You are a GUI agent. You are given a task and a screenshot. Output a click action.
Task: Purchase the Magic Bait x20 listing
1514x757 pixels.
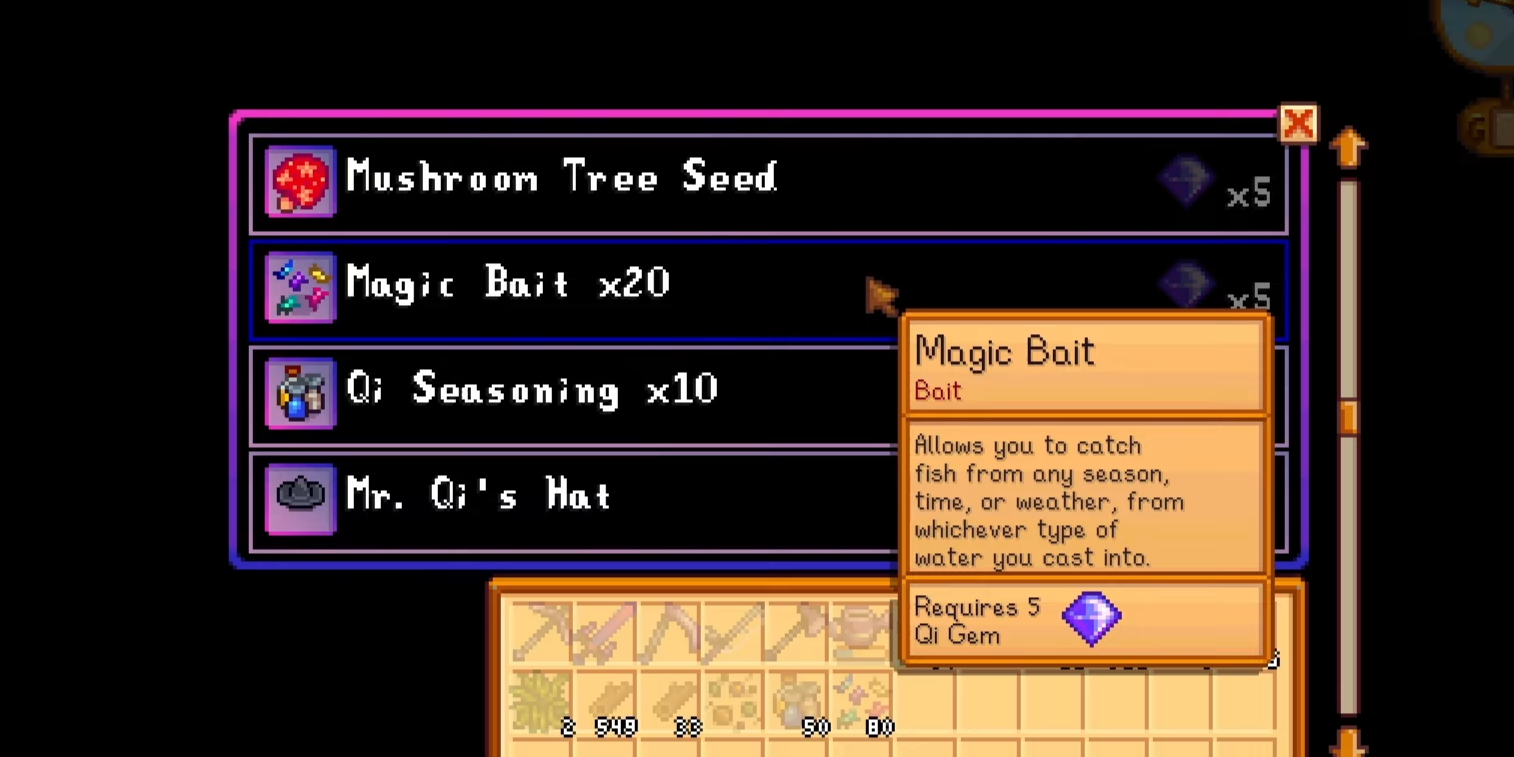coord(600,287)
